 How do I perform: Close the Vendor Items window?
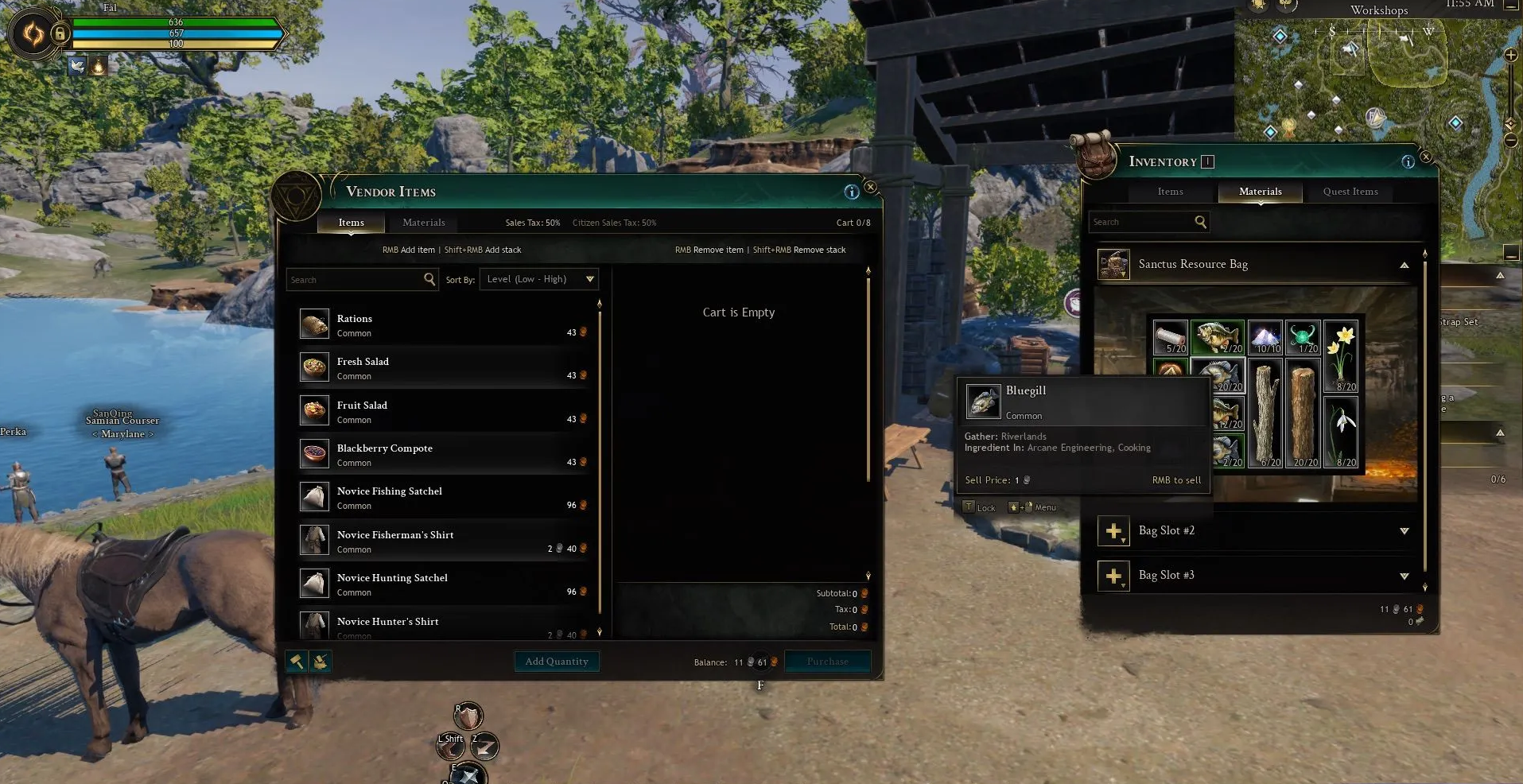point(871,187)
